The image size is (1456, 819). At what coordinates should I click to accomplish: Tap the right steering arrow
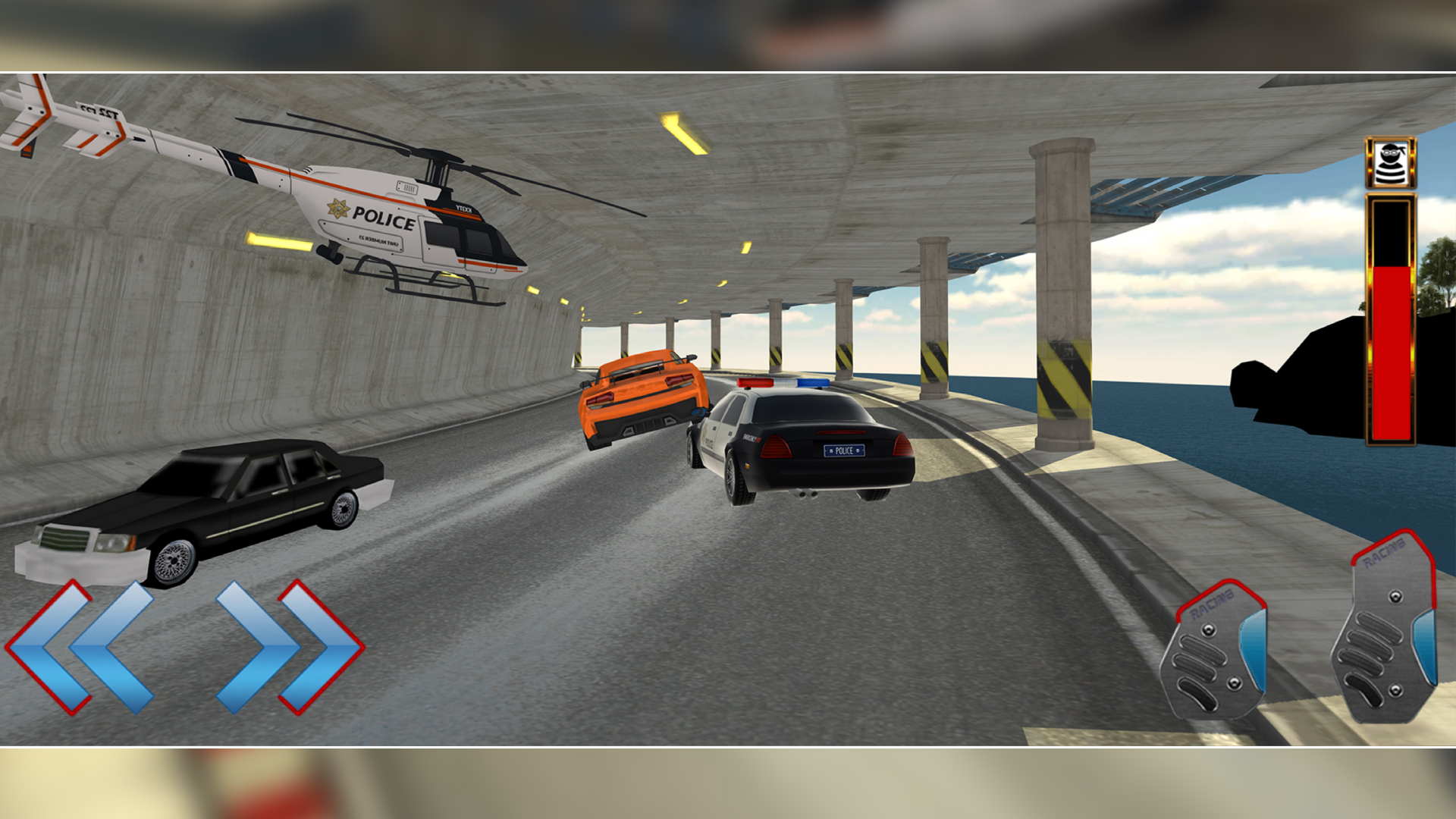tap(290, 647)
